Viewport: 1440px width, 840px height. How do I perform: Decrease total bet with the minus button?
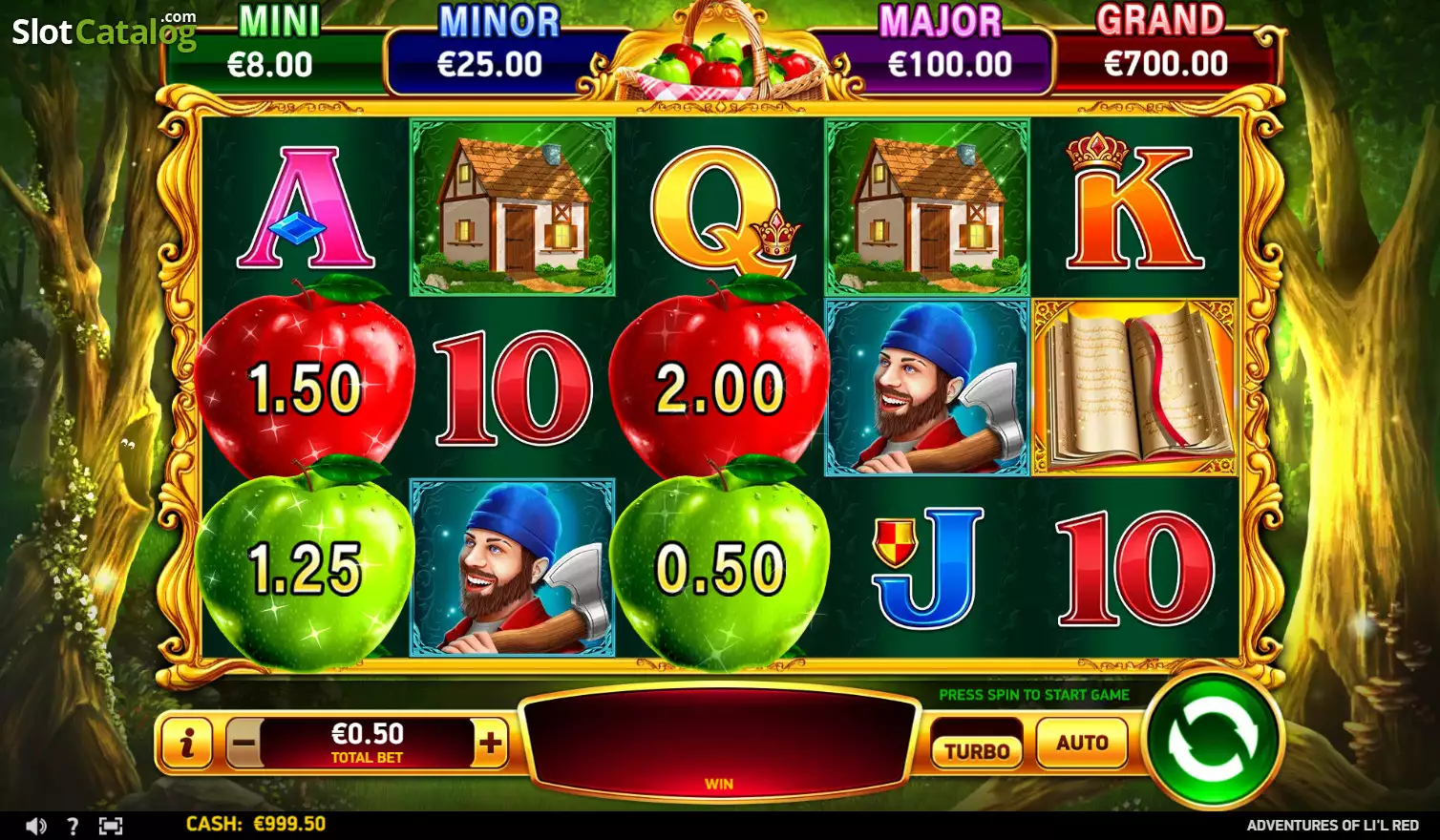(x=244, y=743)
